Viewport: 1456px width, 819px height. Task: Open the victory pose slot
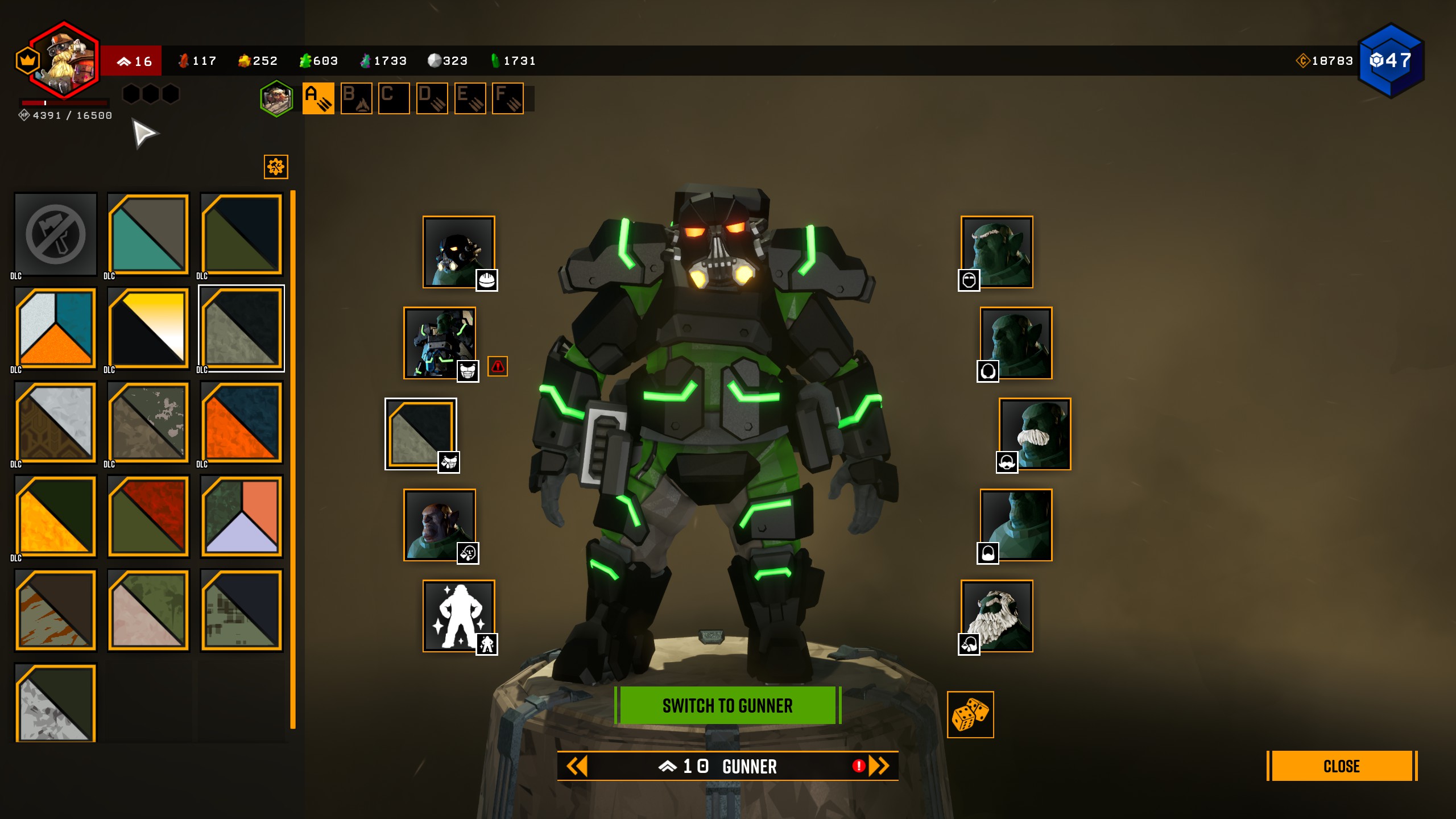click(458, 615)
